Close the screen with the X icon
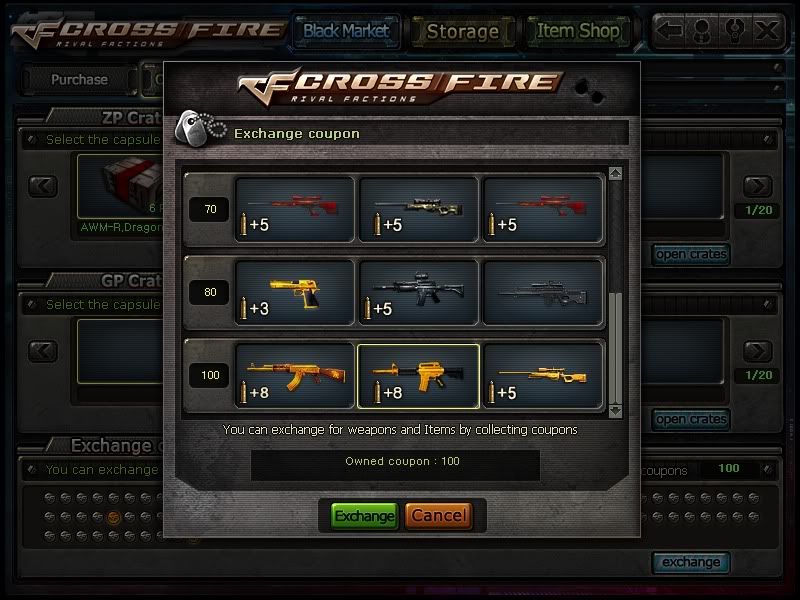The image size is (800, 600). pos(767,30)
